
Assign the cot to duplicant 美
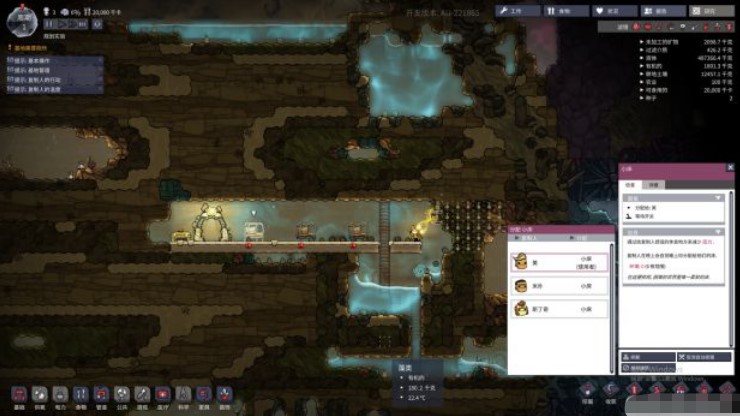pos(559,261)
